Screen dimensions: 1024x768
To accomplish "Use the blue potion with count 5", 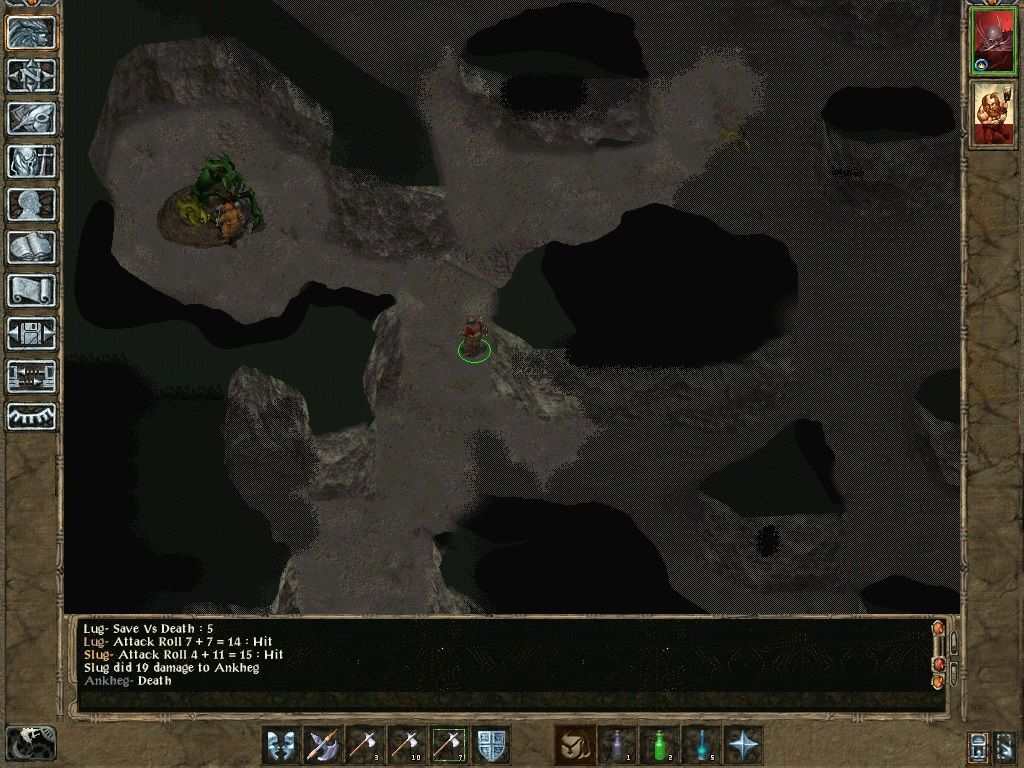I will (701, 745).
